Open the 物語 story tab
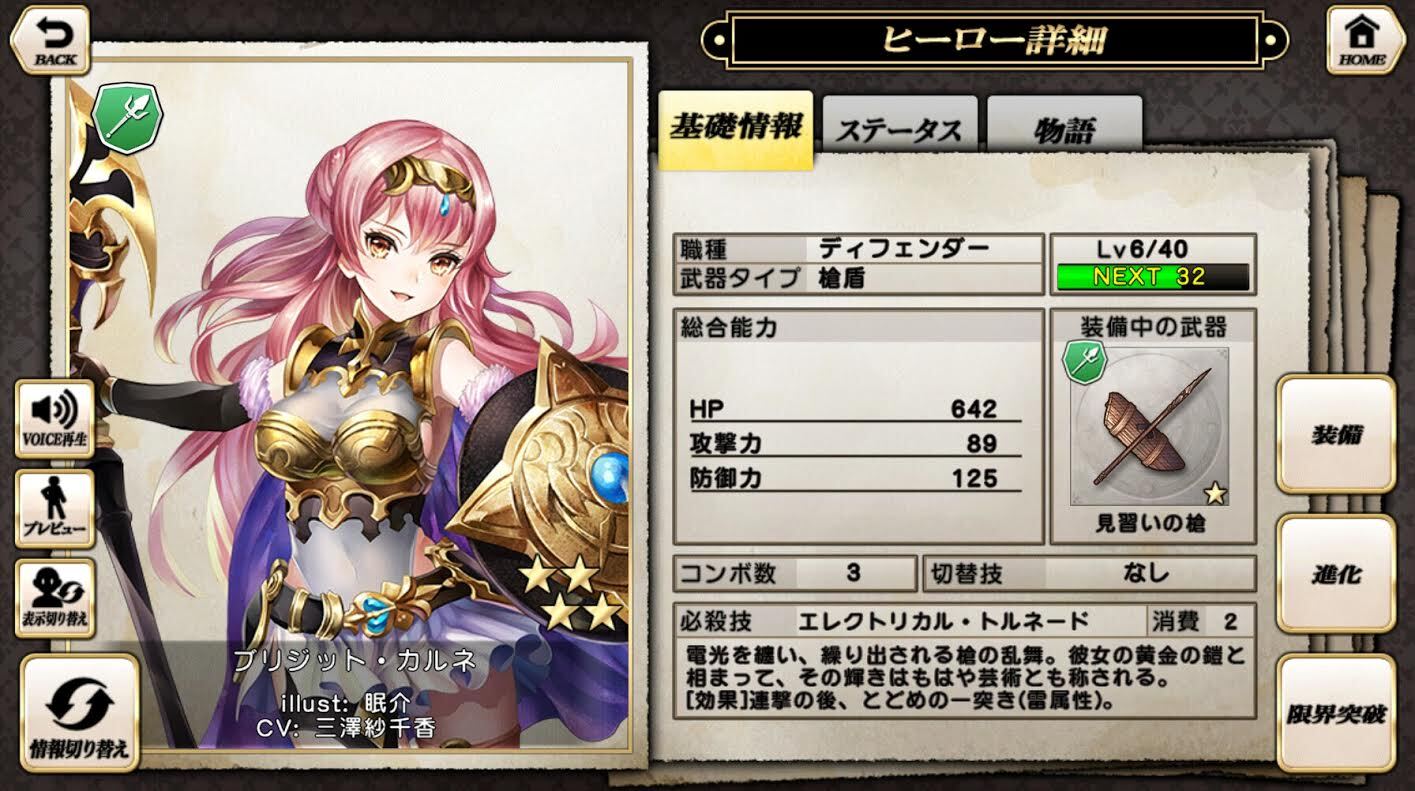 tap(1063, 129)
